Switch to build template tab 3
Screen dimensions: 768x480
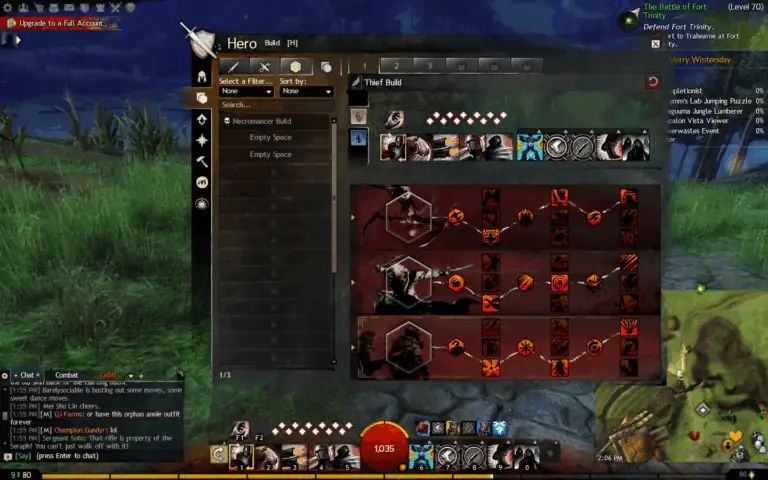point(428,66)
